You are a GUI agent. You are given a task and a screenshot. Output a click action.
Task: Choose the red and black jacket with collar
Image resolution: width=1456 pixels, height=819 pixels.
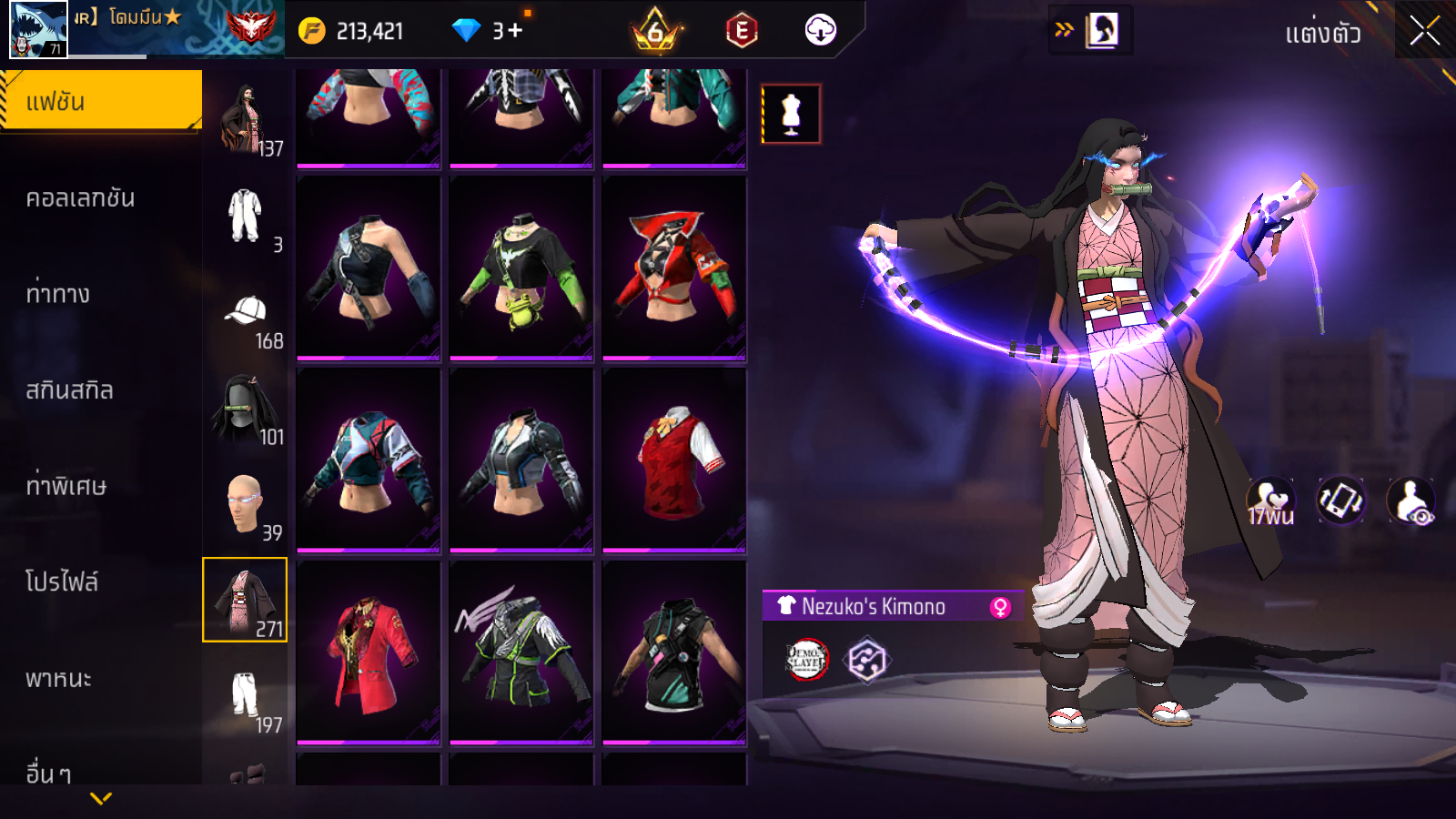click(x=674, y=268)
